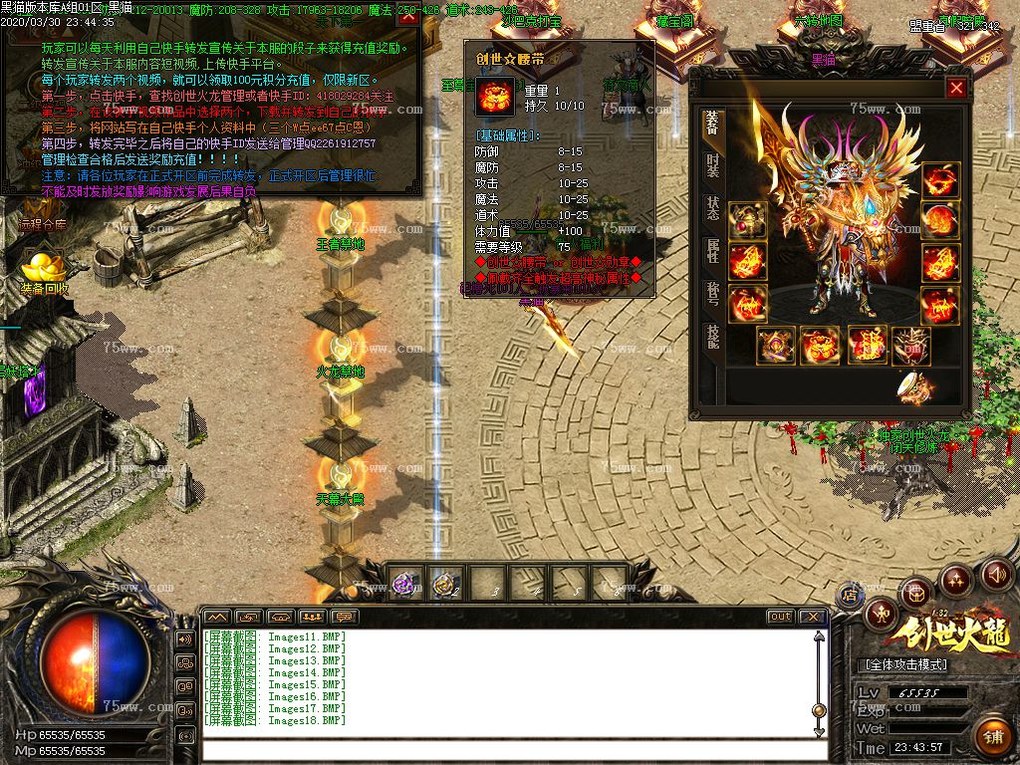Close the chat window with X
The image size is (1020, 765).
point(812,617)
